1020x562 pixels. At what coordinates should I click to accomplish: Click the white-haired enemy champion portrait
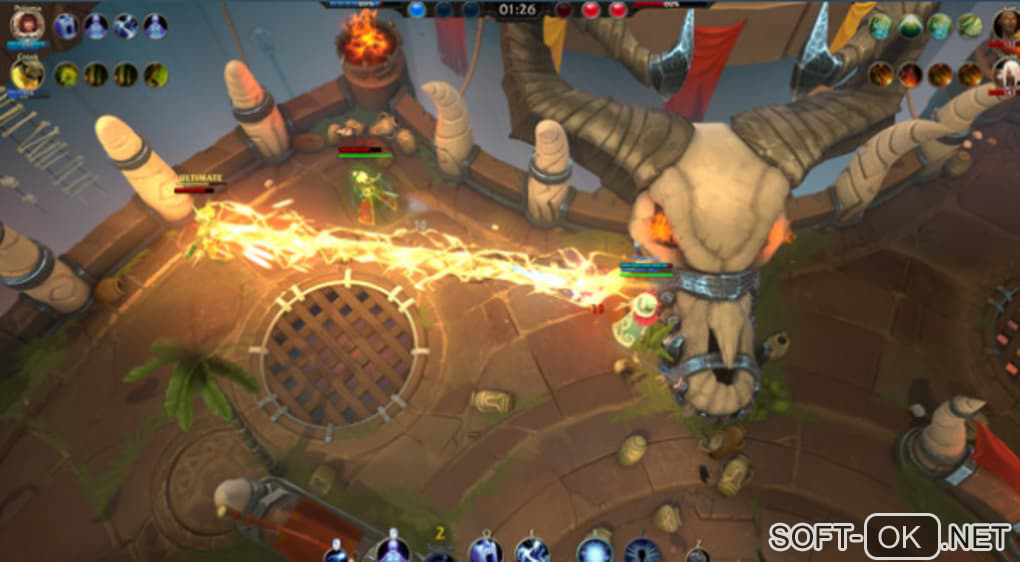[1006, 72]
